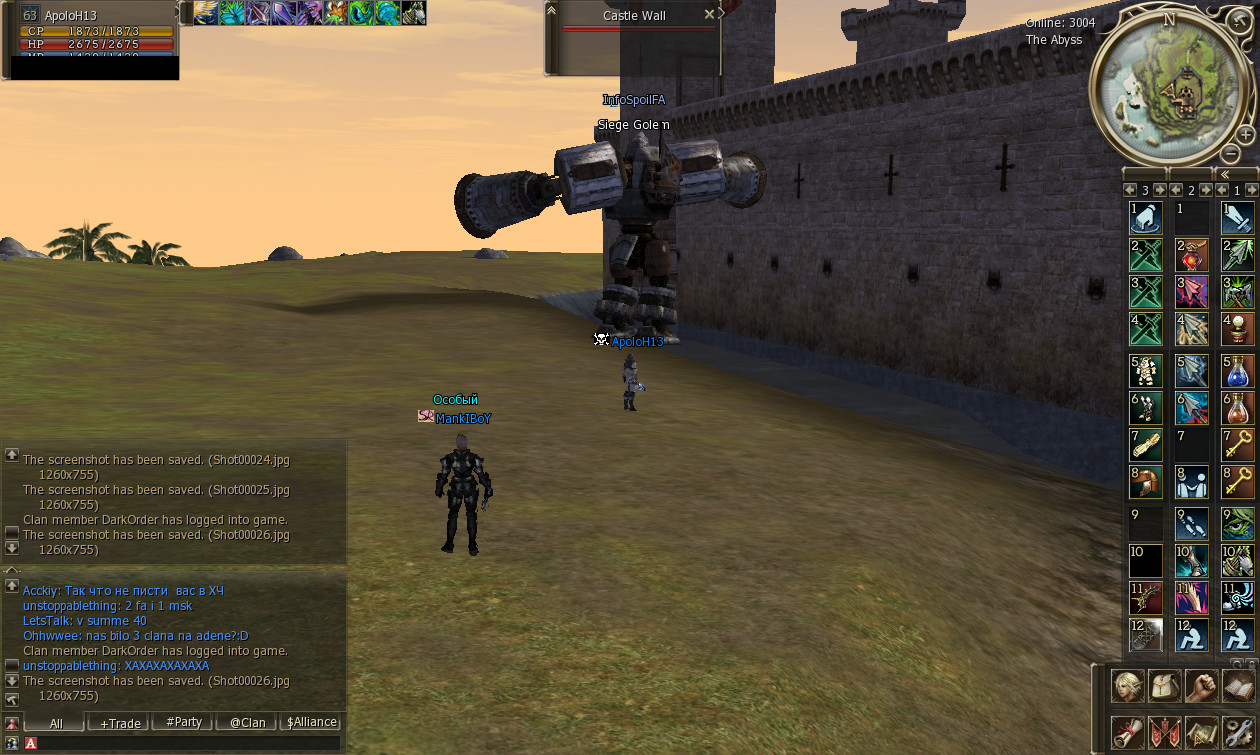Select the All chat tab
Image resolution: width=1260 pixels, height=755 pixels.
[x=55, y=722]
